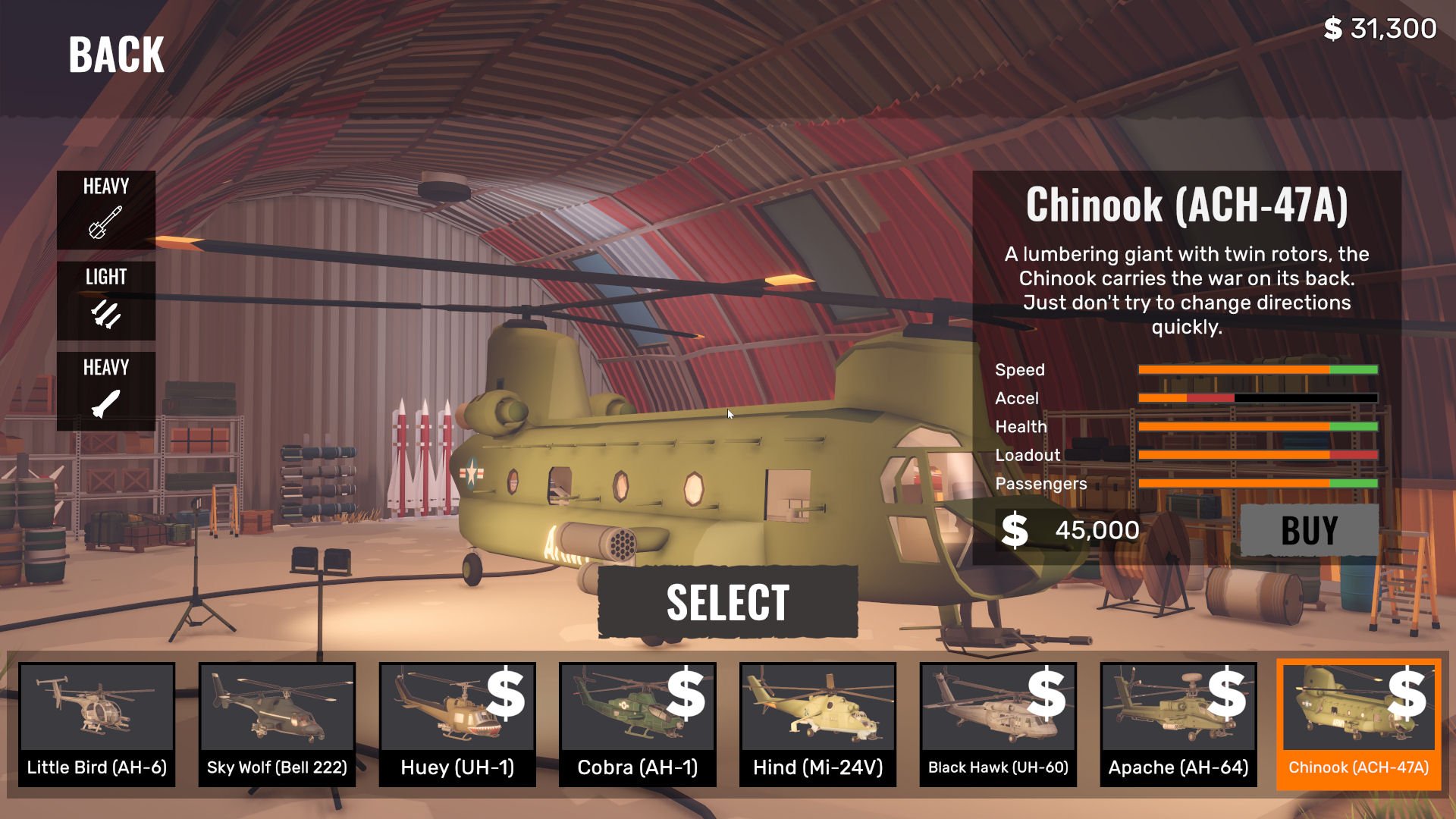Click the highlighted Chinook (ACH-47A) tile

(x=1358, y=723)
